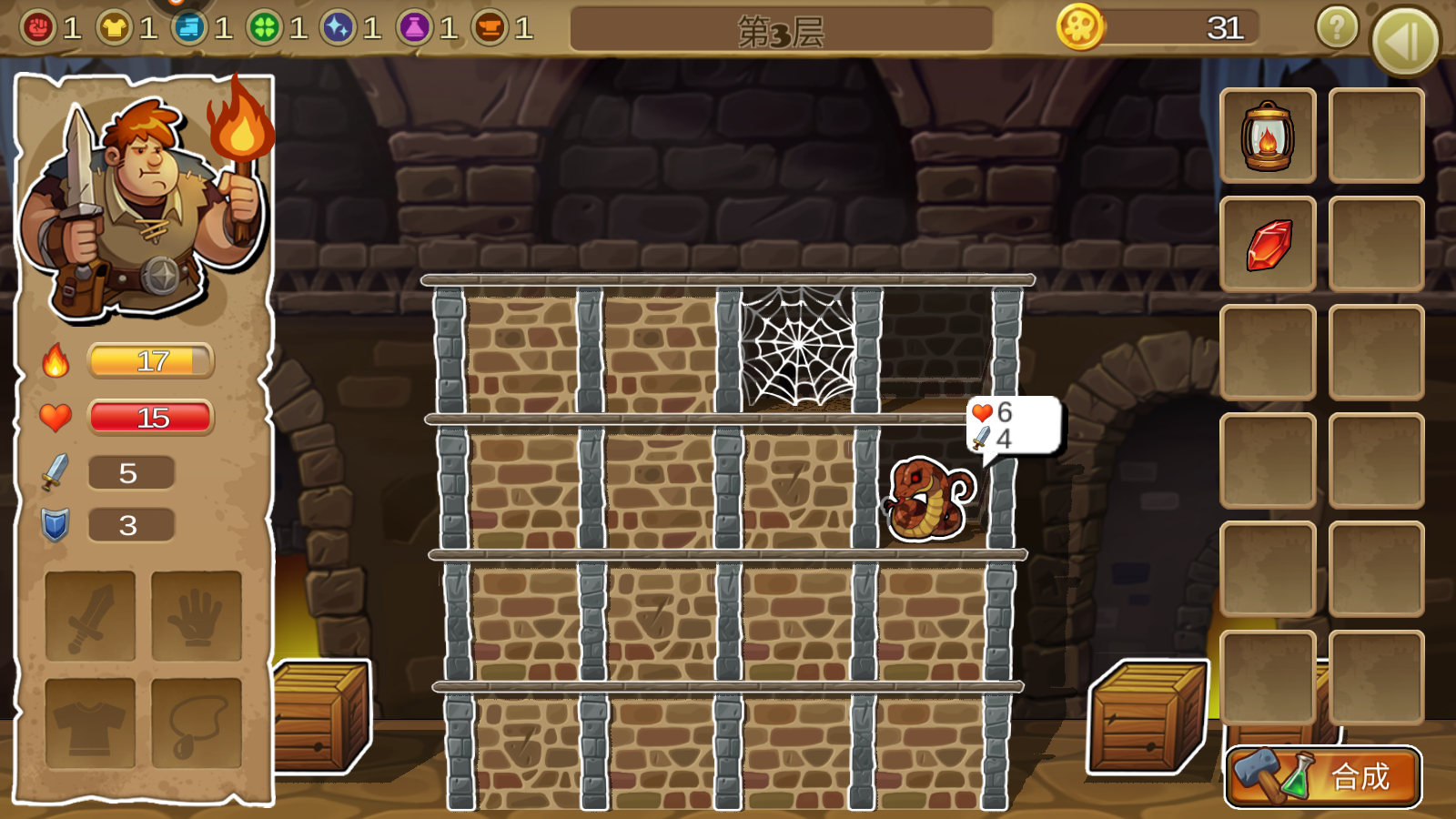
Task: Choose the empty glove equipment slot
Action: pyautogui.click(x=196, y=615)
